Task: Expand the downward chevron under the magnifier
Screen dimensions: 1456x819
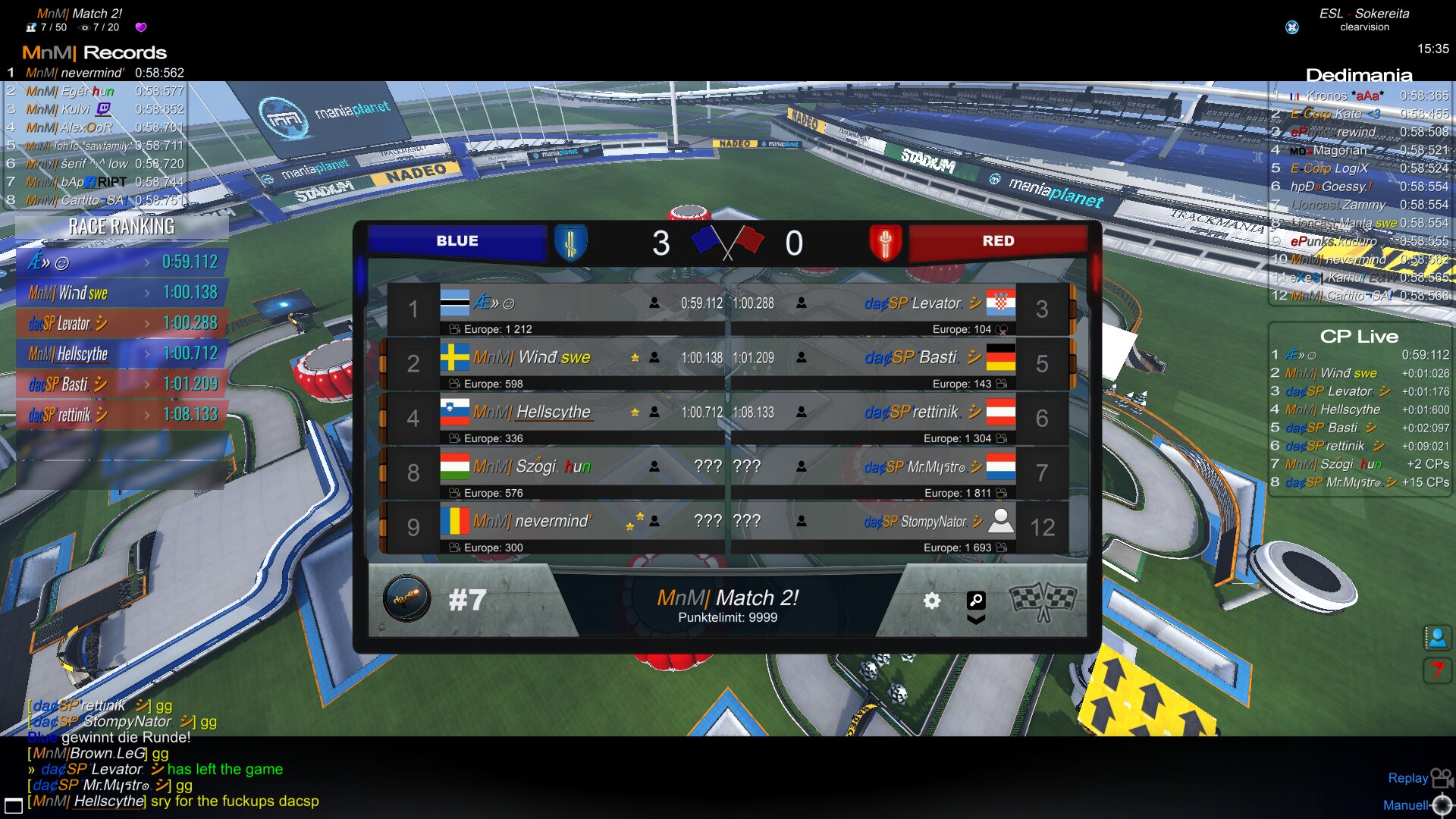Action: [x=976, y=620]
